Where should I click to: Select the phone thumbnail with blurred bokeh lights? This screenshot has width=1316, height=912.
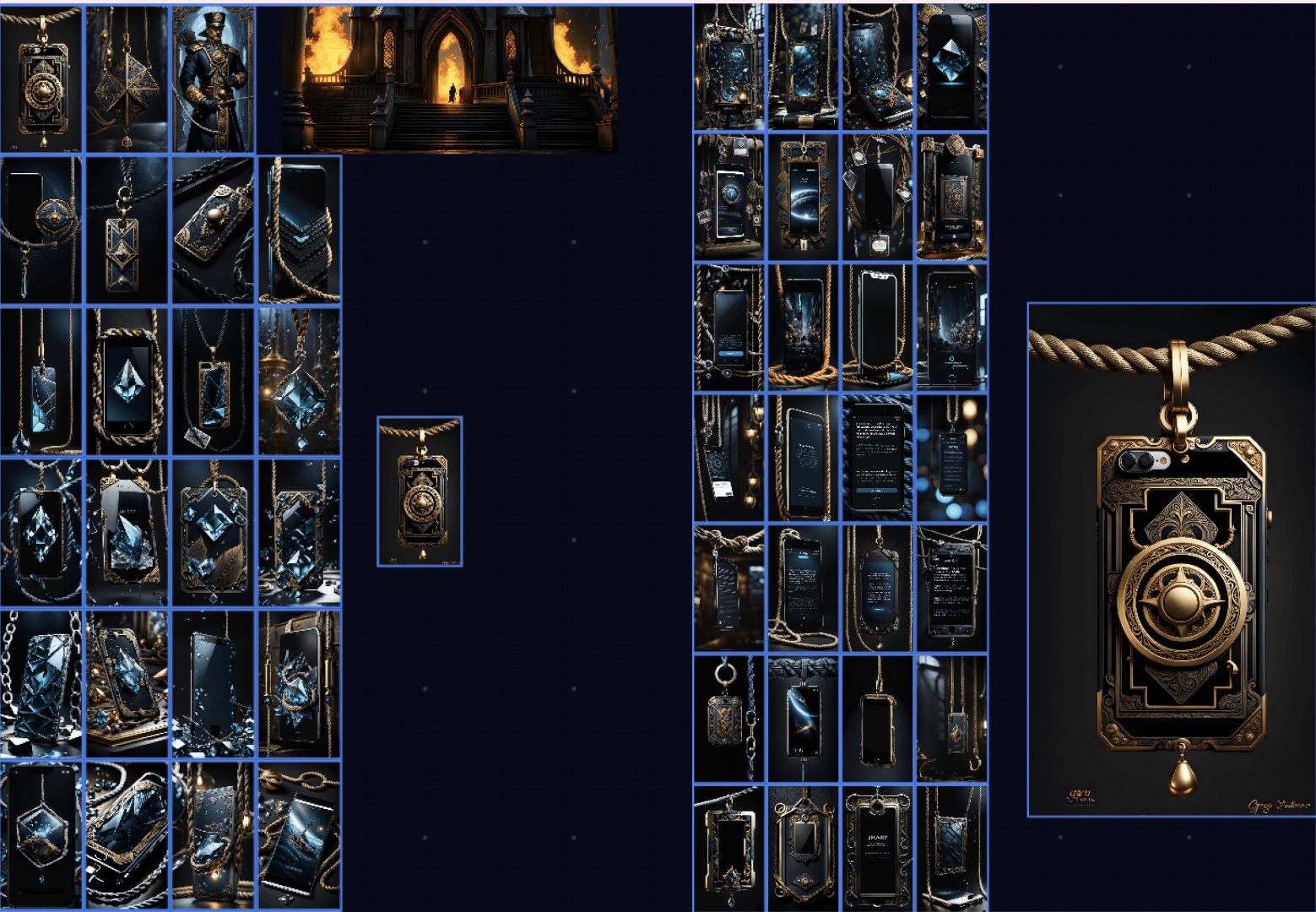[x=951, y=458]
